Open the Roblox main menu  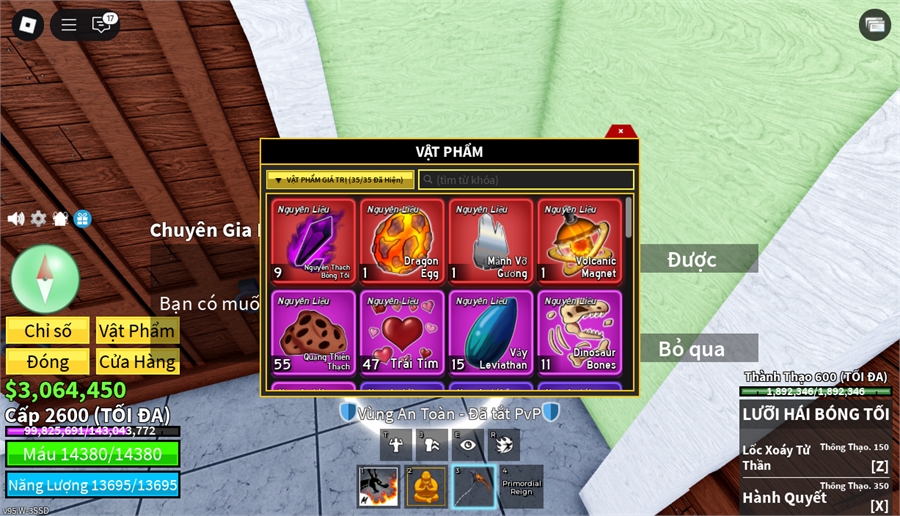point(27,25)
